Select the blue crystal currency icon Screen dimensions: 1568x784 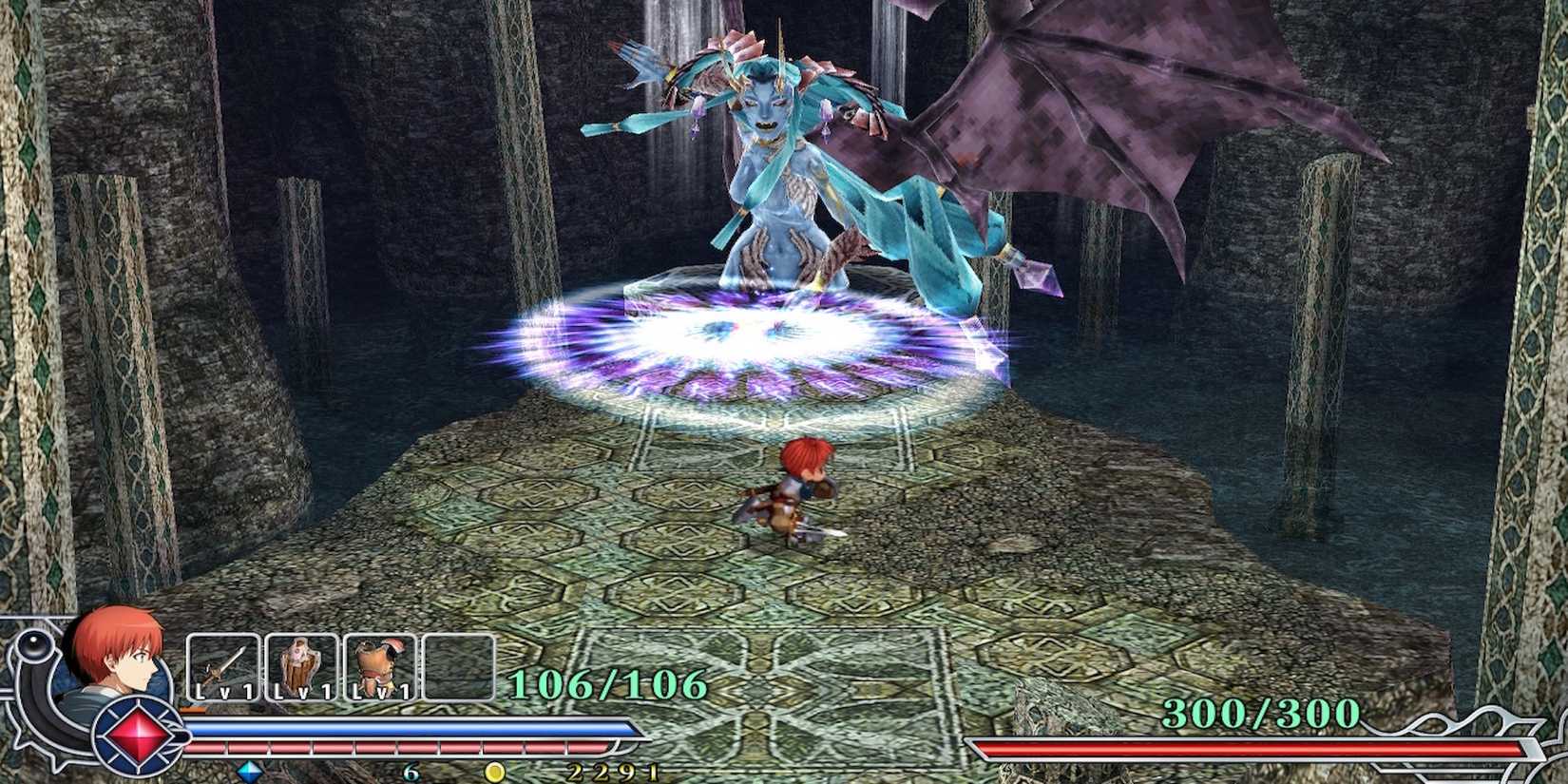248,770
